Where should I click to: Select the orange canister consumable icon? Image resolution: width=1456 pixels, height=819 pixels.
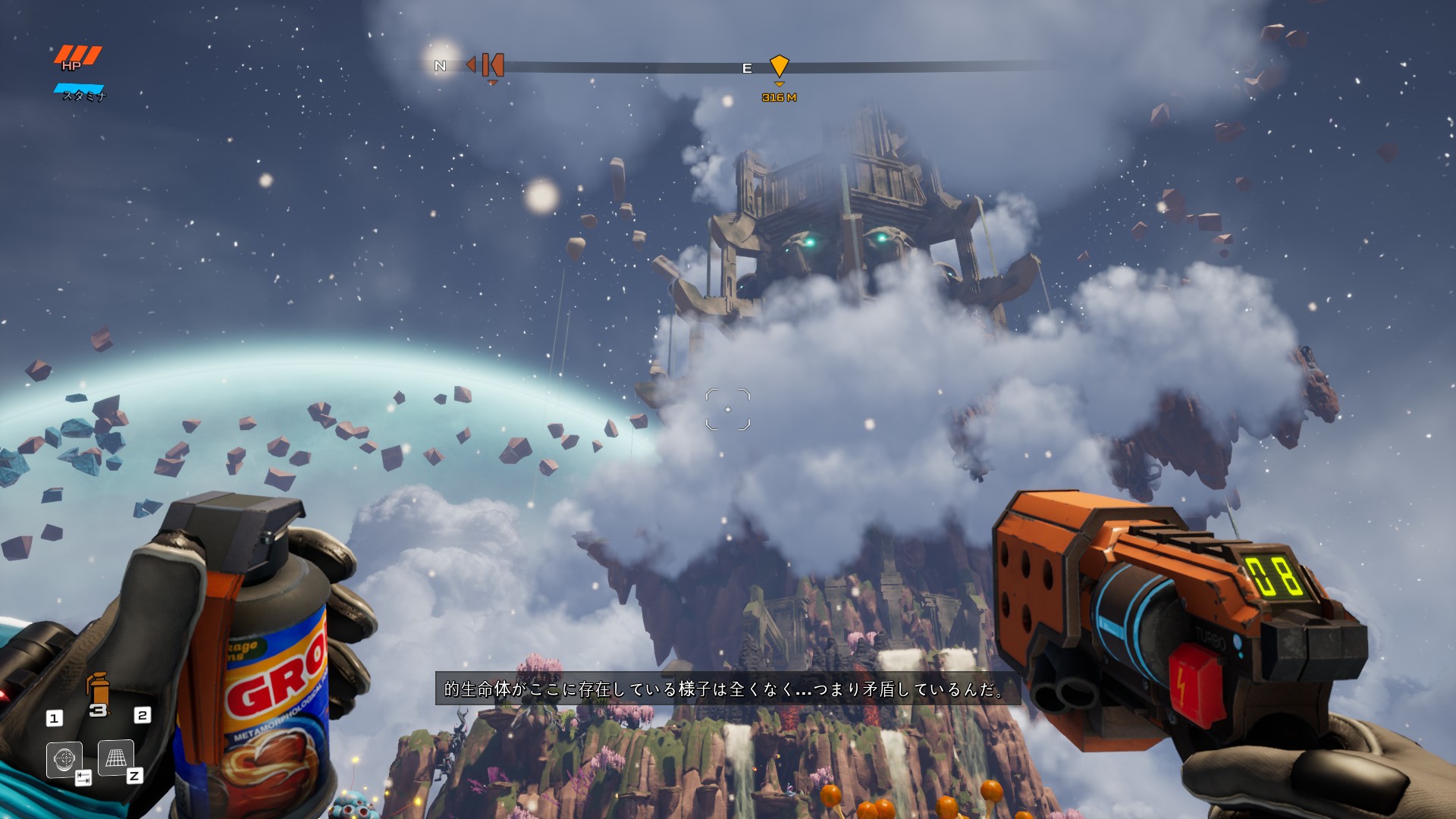(x=99, y=689)
